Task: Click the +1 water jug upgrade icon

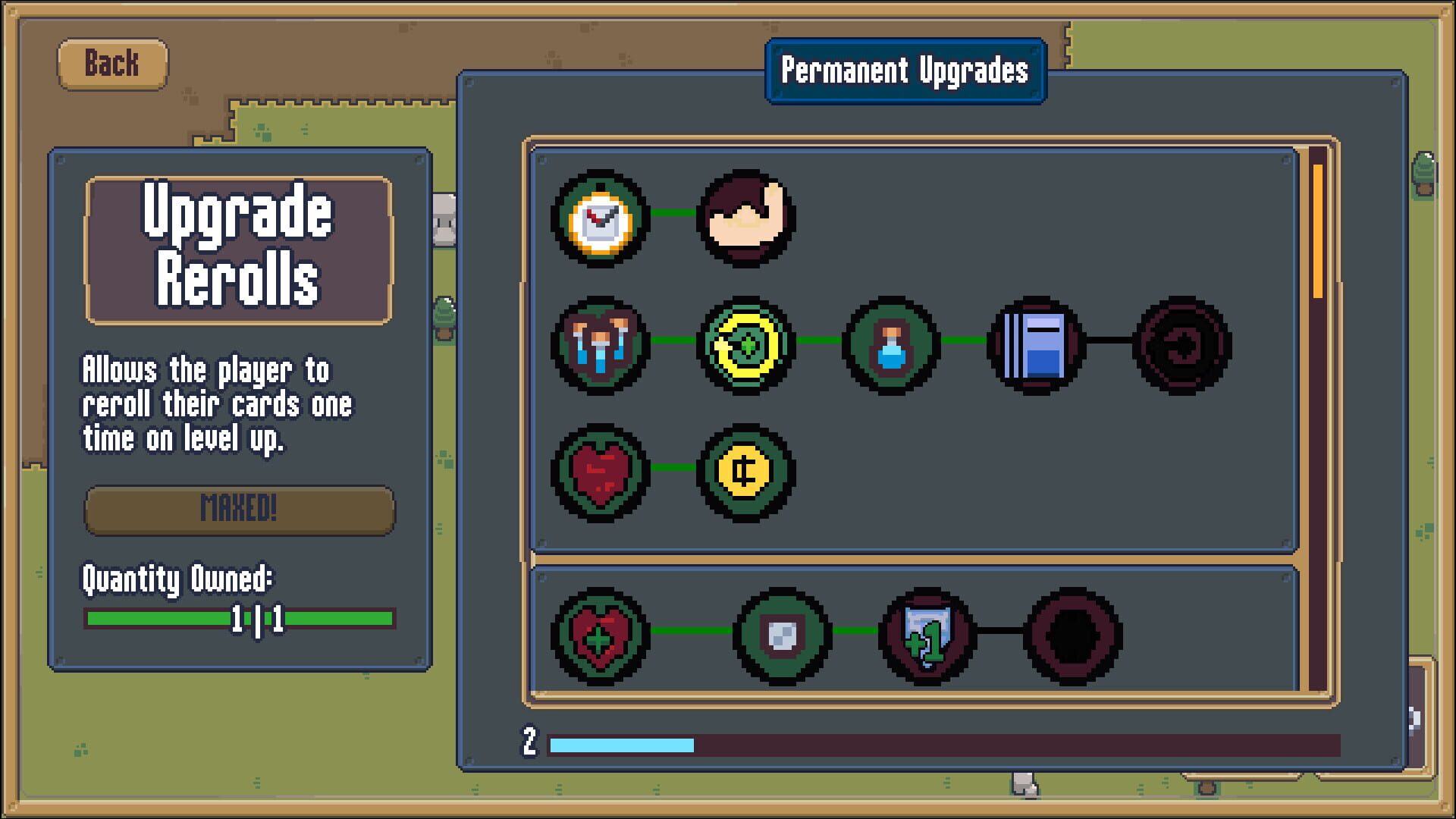Action: tap(927, 637)
